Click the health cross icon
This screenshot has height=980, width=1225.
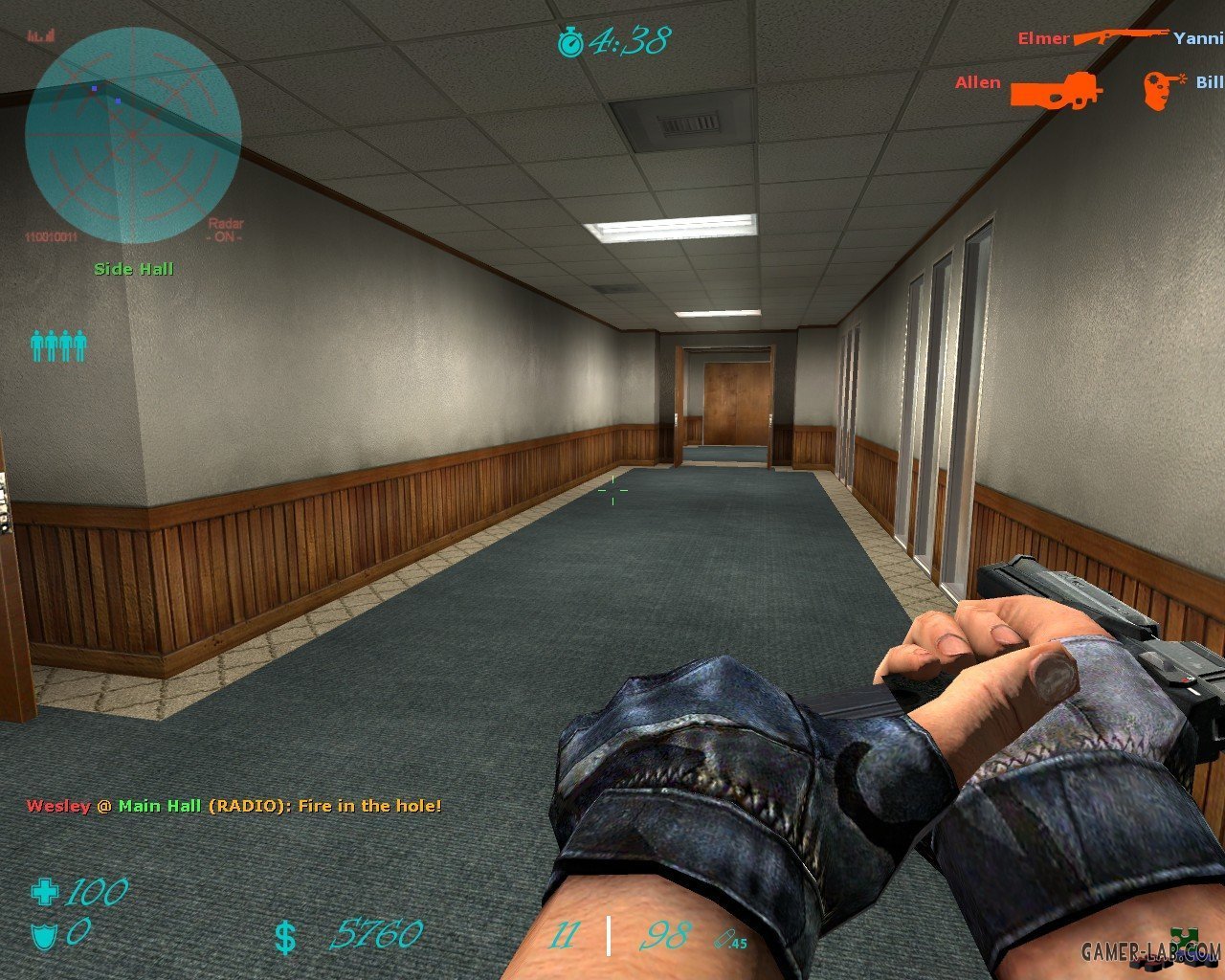[44, 893]
